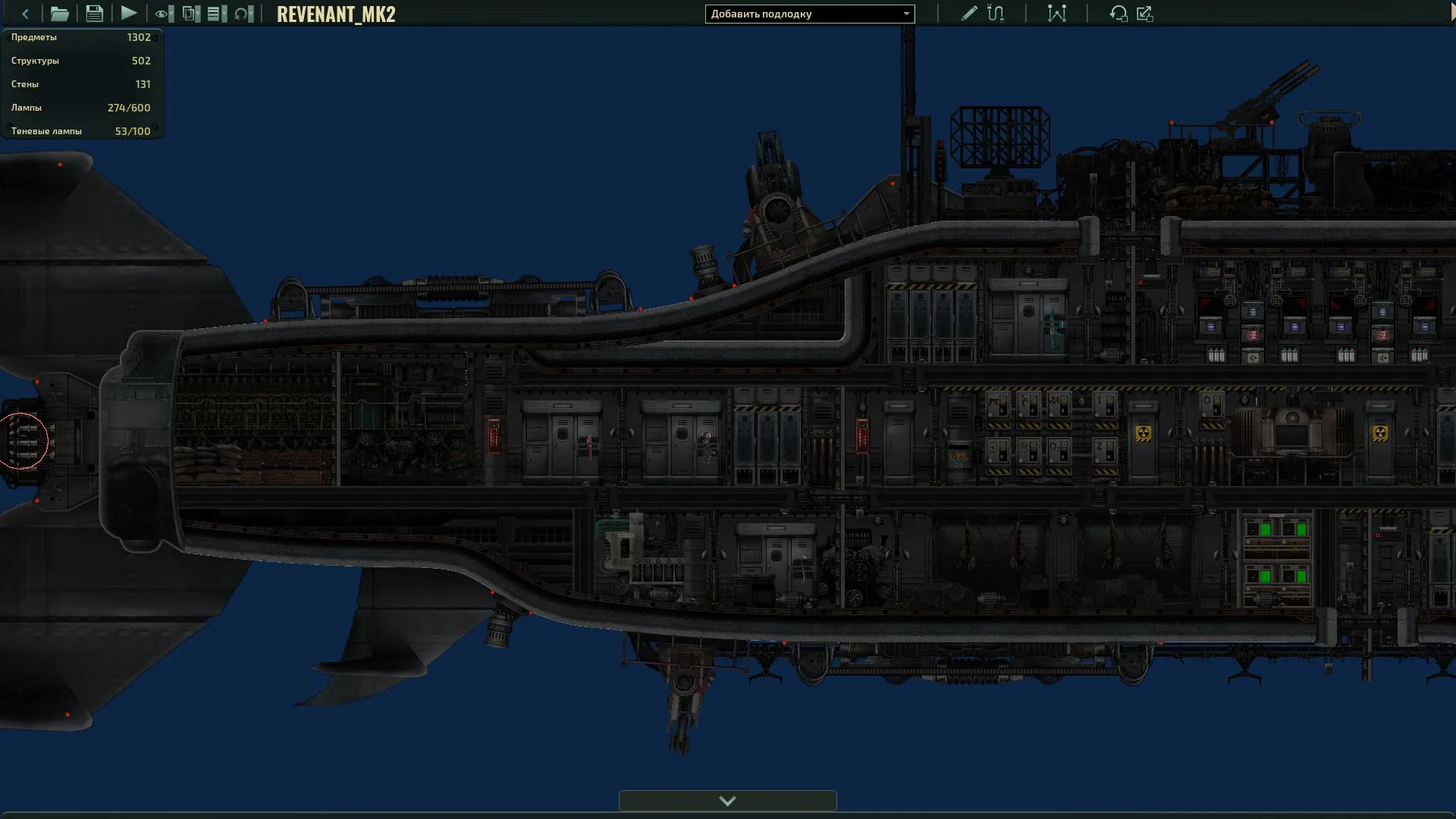Screen dimensions: 1456x819
Task: Expand the bottom panel with the chevron
Action: [x=727, y=801]
